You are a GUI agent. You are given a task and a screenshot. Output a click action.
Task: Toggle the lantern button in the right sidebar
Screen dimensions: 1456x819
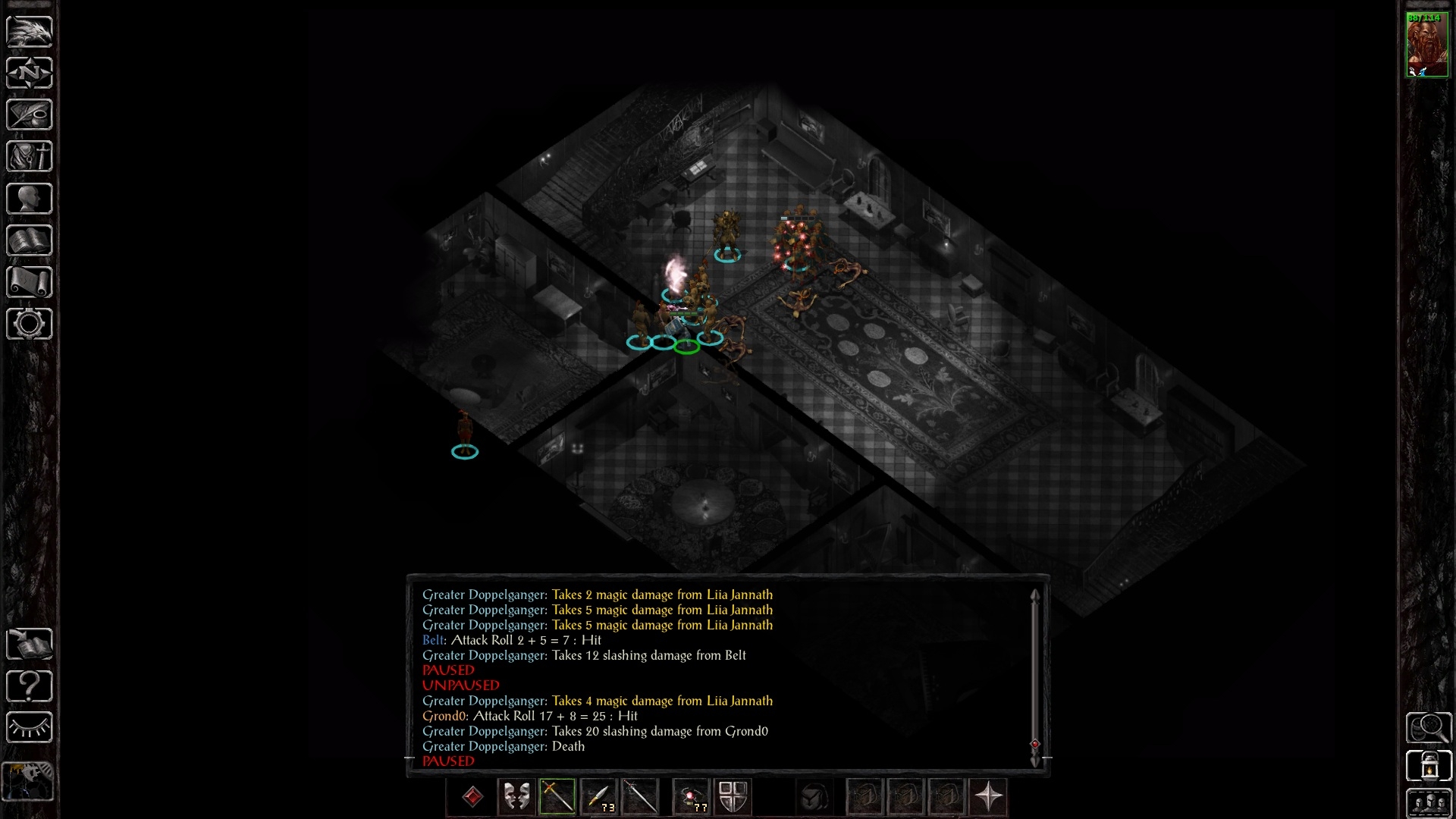point(1429,766)
